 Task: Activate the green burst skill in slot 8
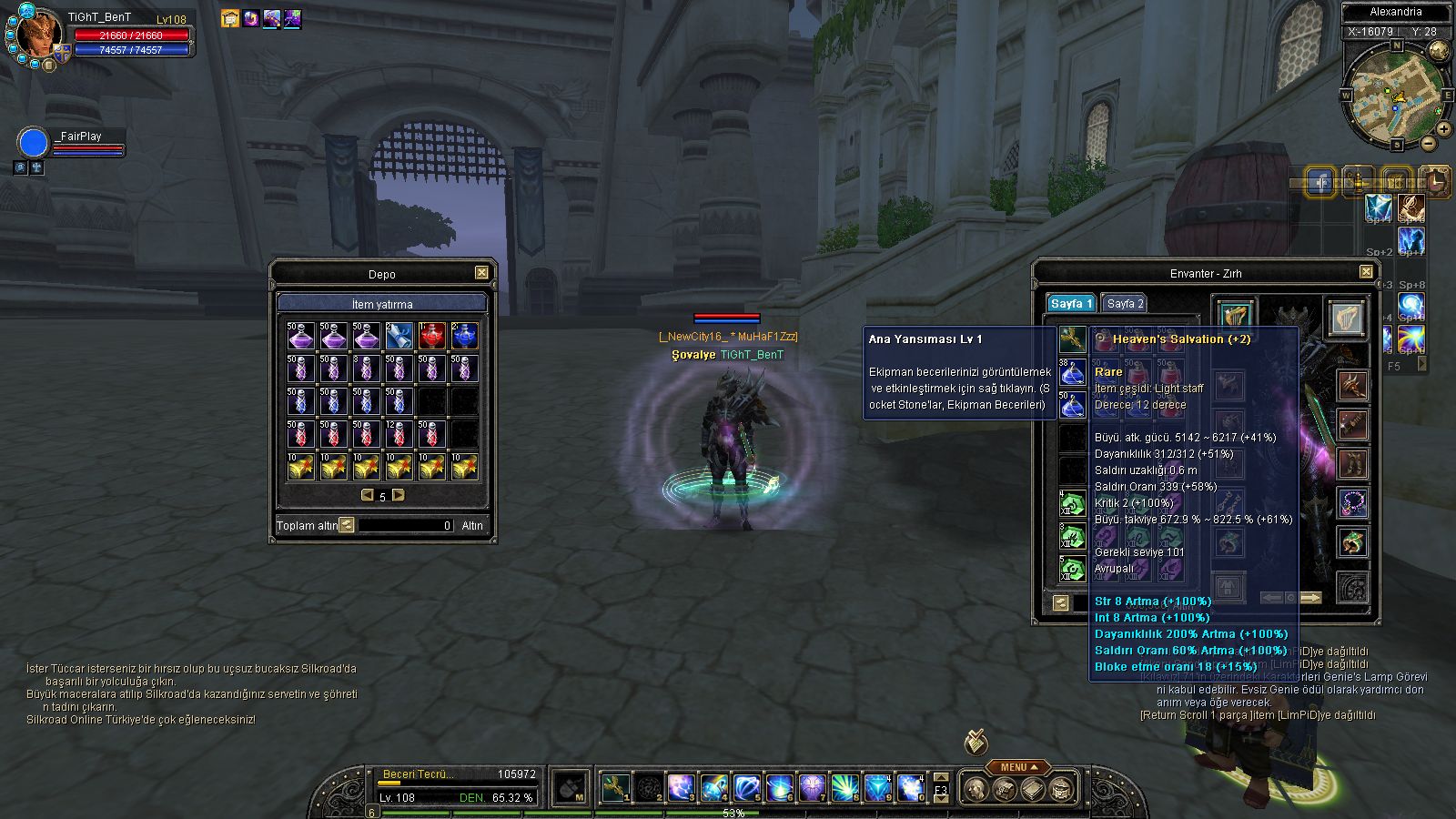844,787
